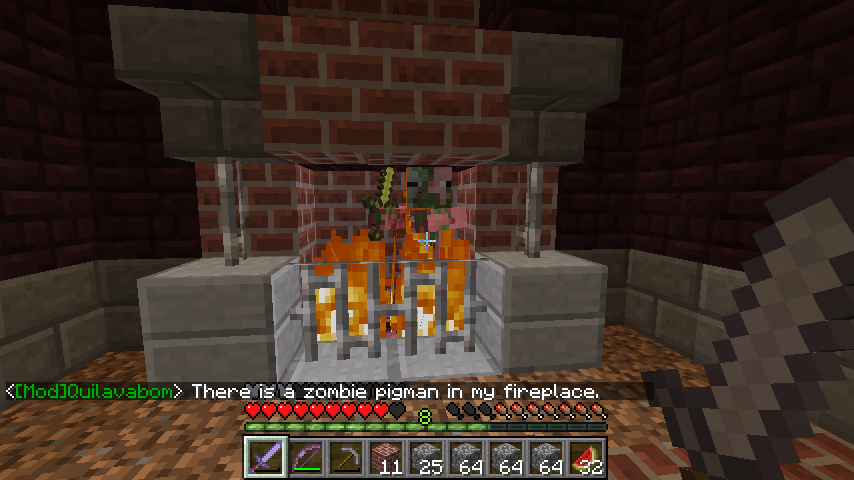The height and width of the screenshot is (480, 854).
Task: Select the melon slices stack of 32
Action: [x=586, y=458]
